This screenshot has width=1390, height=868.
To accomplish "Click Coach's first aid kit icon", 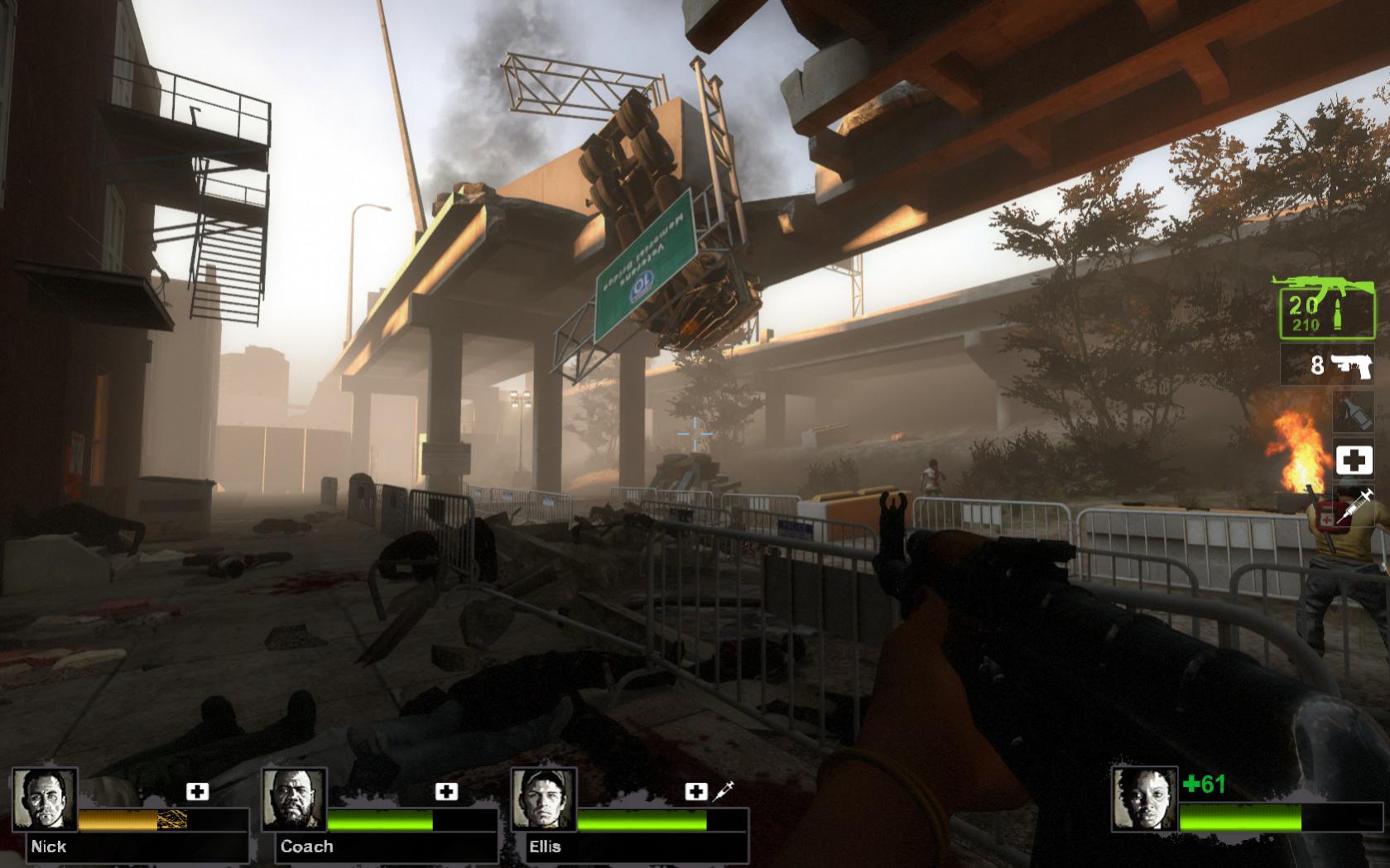I will click(x=446, y=792).
